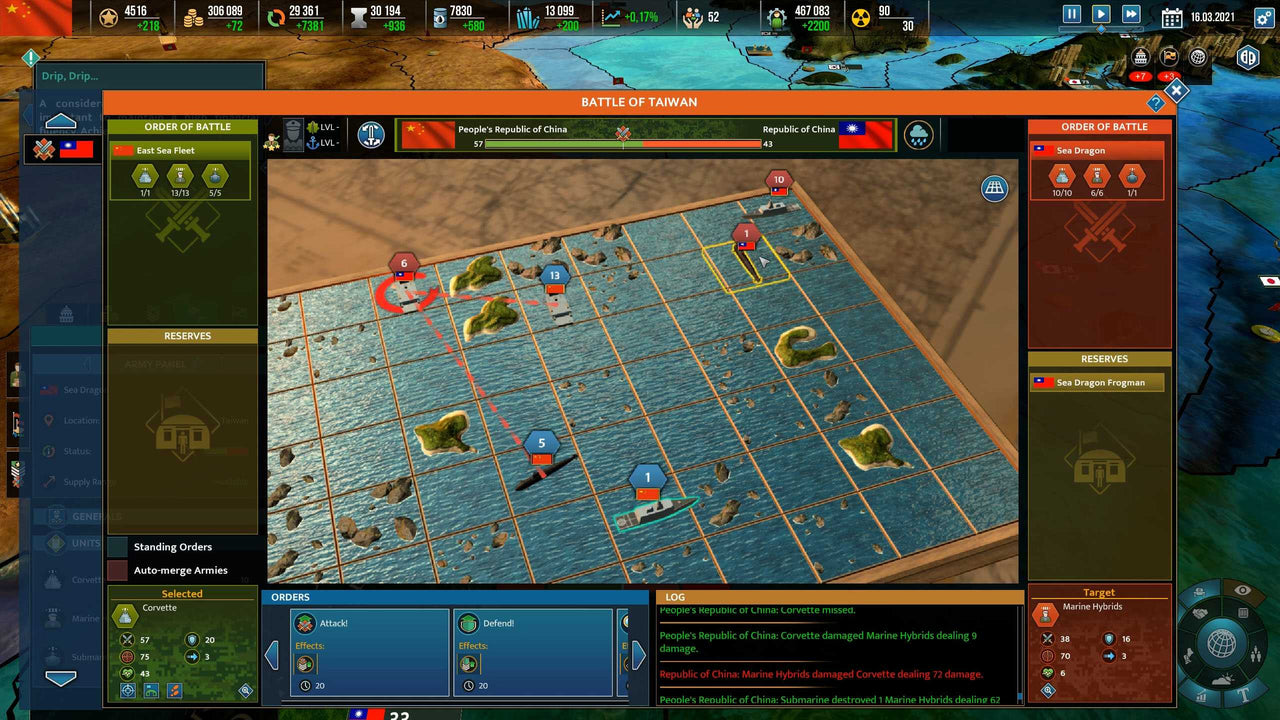Expand the bottom-left blue arrow panel
The image size is (1280, 720).
coord(63,677)
